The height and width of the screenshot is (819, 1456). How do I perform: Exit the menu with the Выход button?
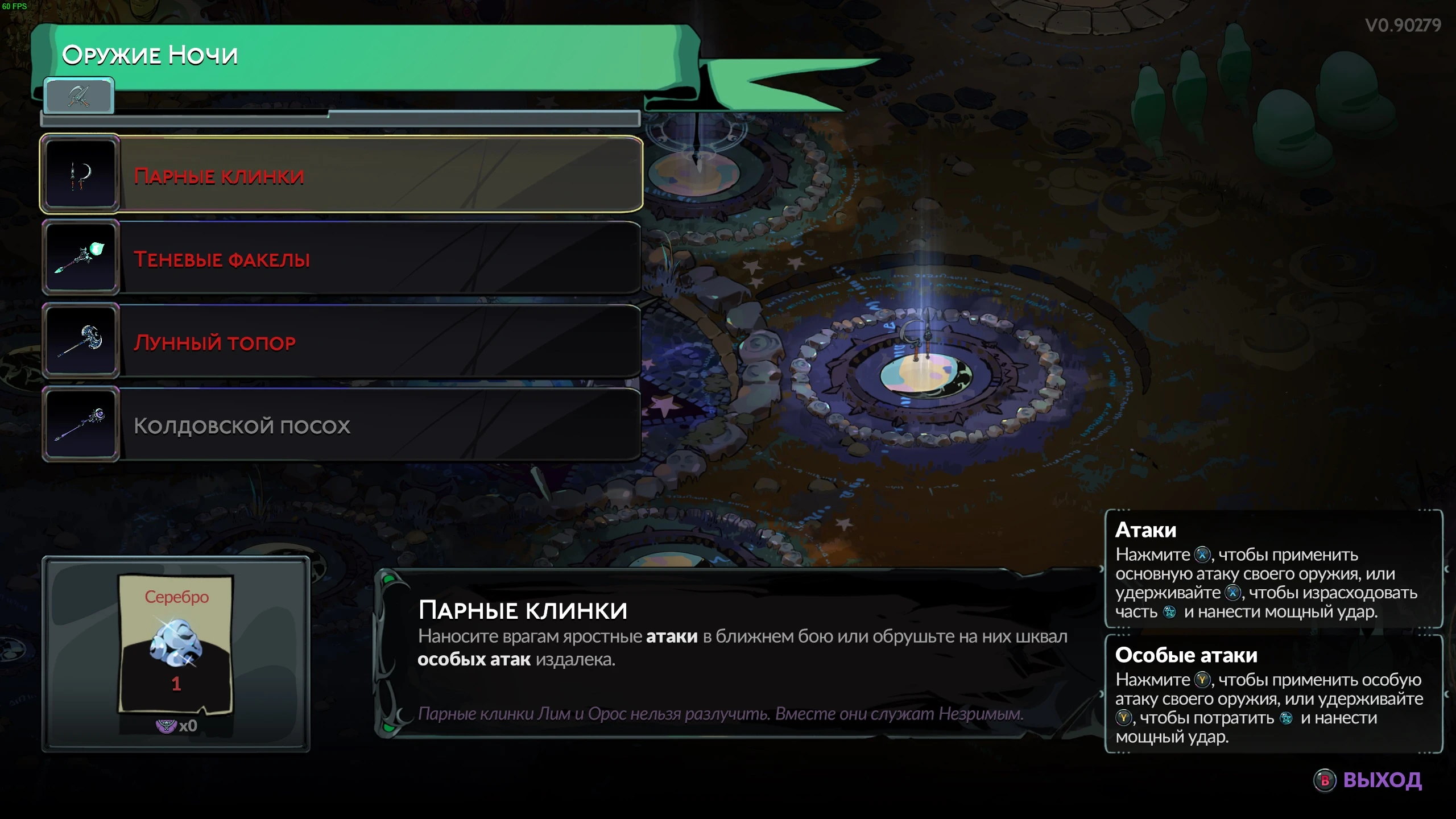[x=1368, y=780]
